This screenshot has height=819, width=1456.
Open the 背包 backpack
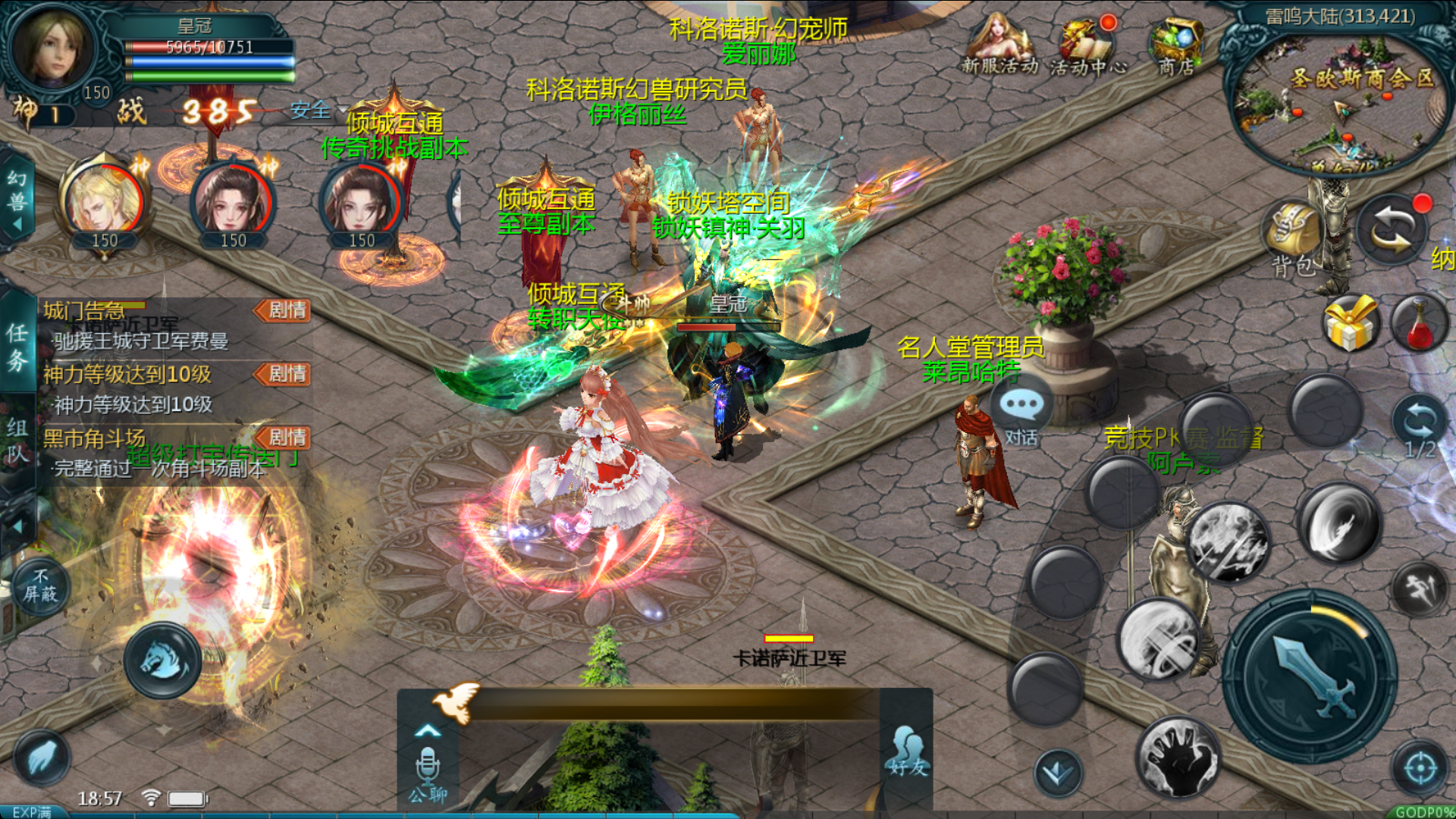point(1294,235)
